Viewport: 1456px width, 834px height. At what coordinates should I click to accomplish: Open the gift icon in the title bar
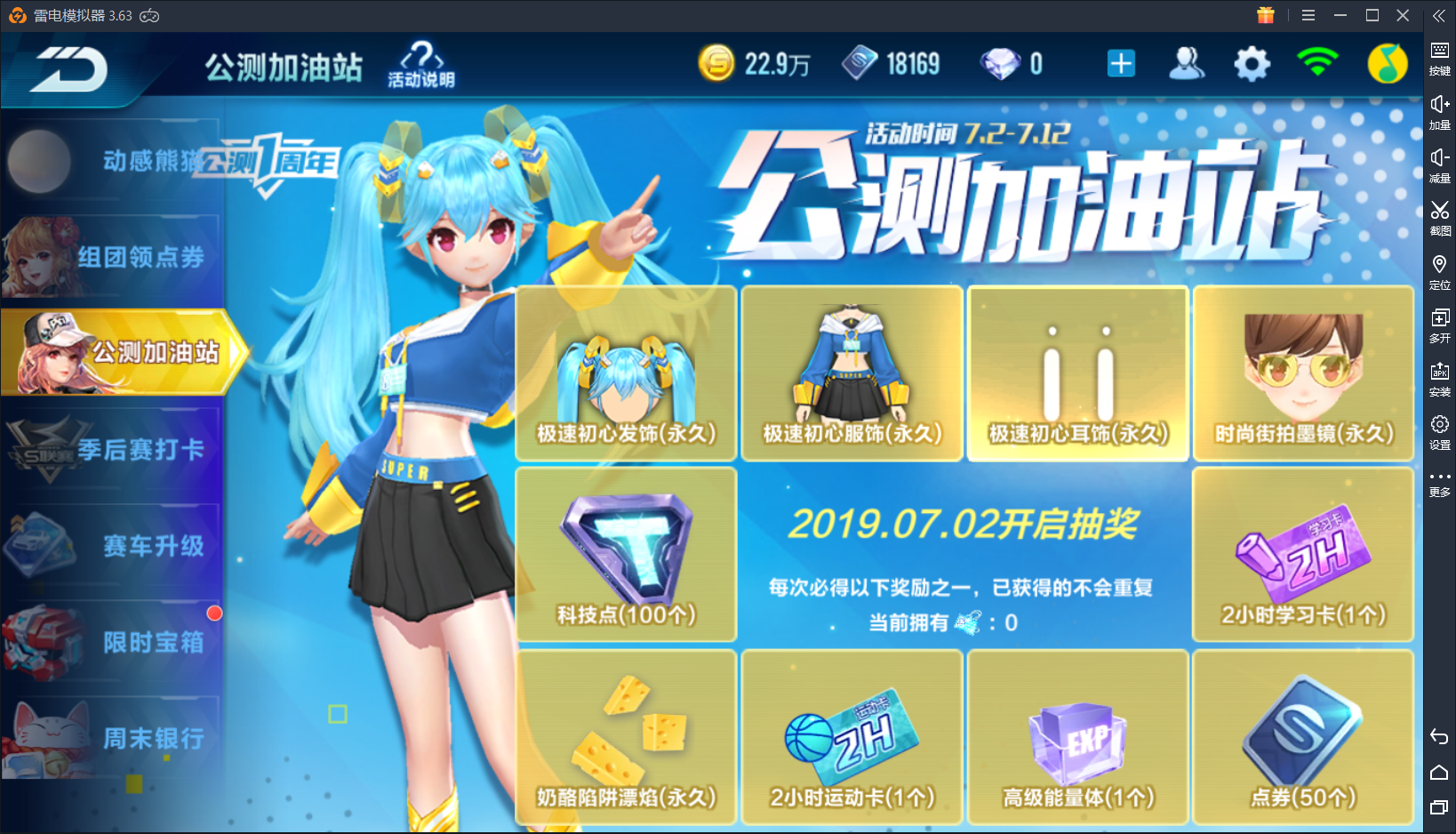coord(1266,15)
